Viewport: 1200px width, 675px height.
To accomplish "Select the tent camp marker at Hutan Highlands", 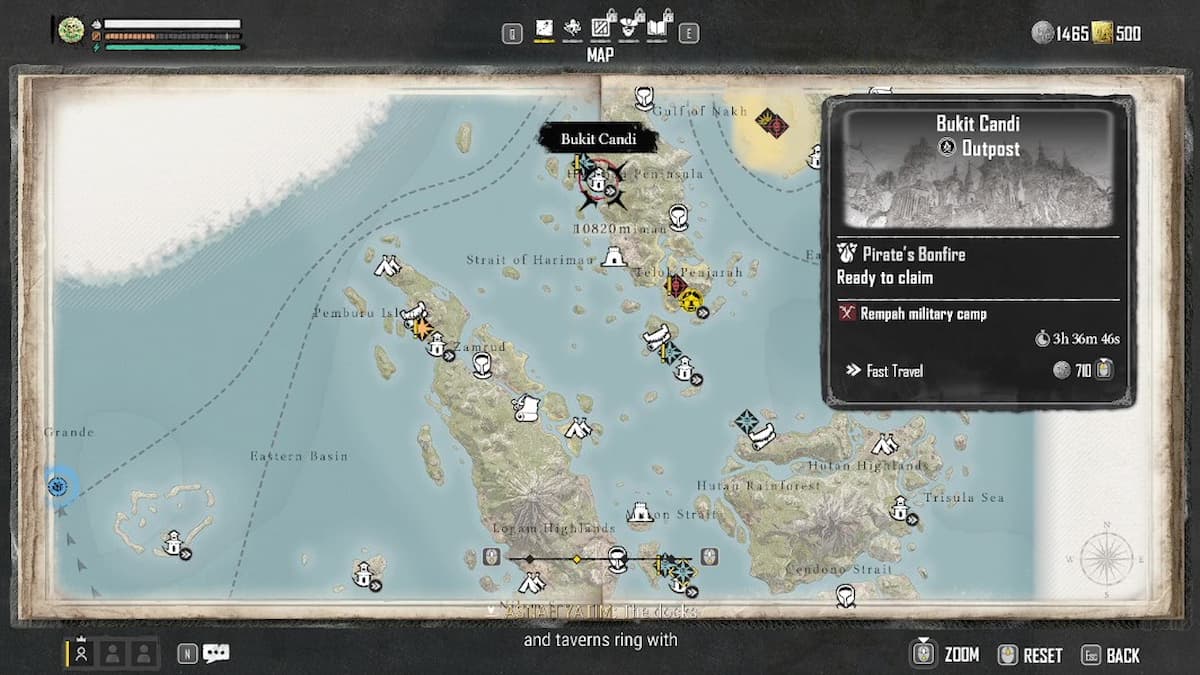I will pos(884,444).
